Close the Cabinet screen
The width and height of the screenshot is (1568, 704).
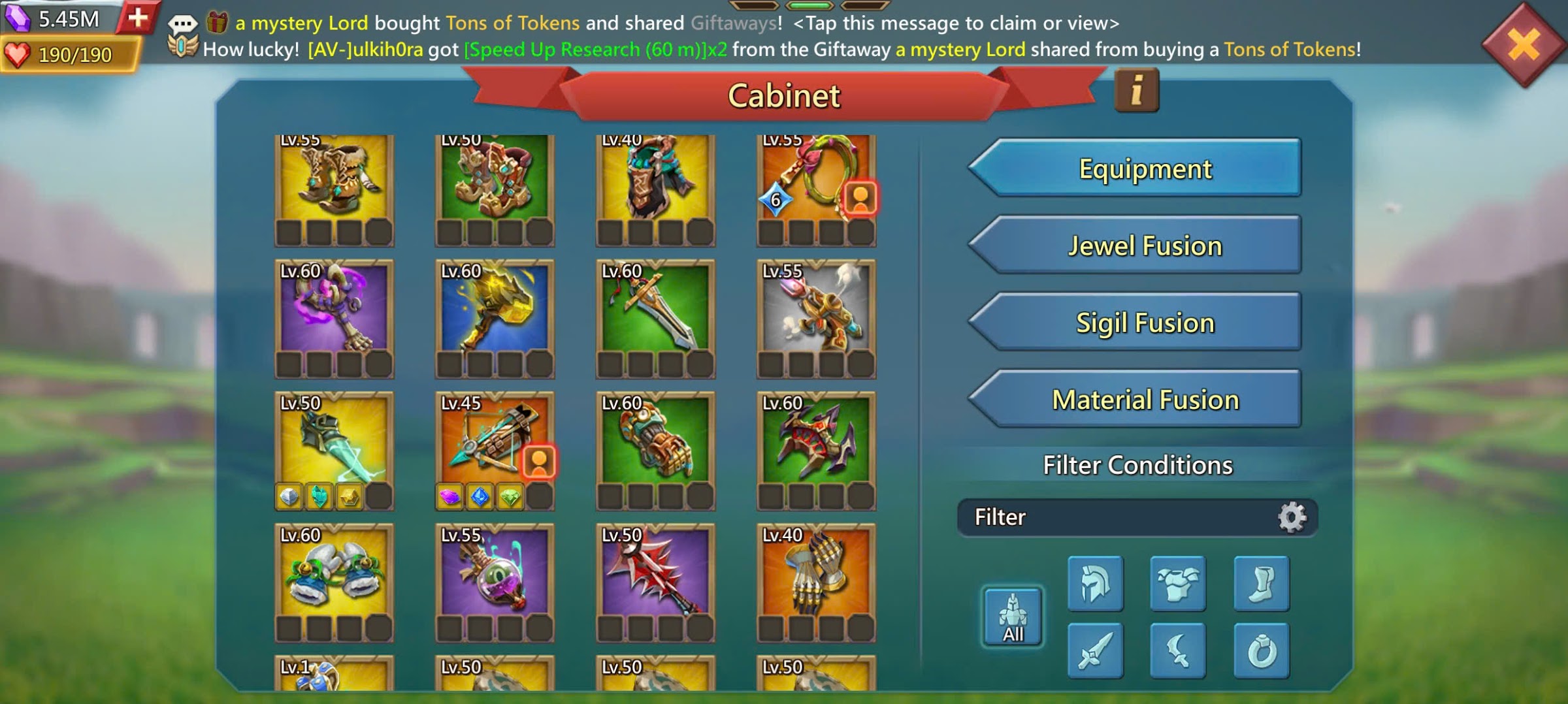tap(1524, 46)
